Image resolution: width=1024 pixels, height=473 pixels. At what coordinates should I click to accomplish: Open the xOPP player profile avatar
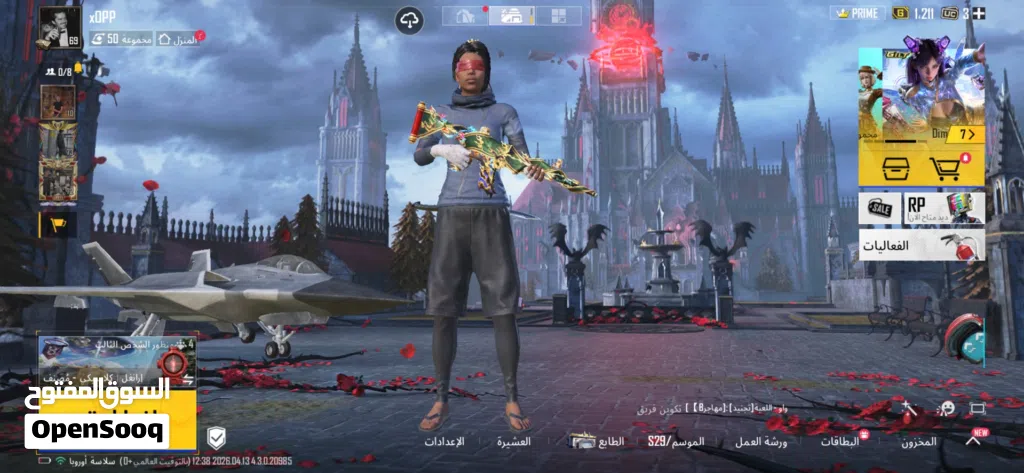coord(59,26)
